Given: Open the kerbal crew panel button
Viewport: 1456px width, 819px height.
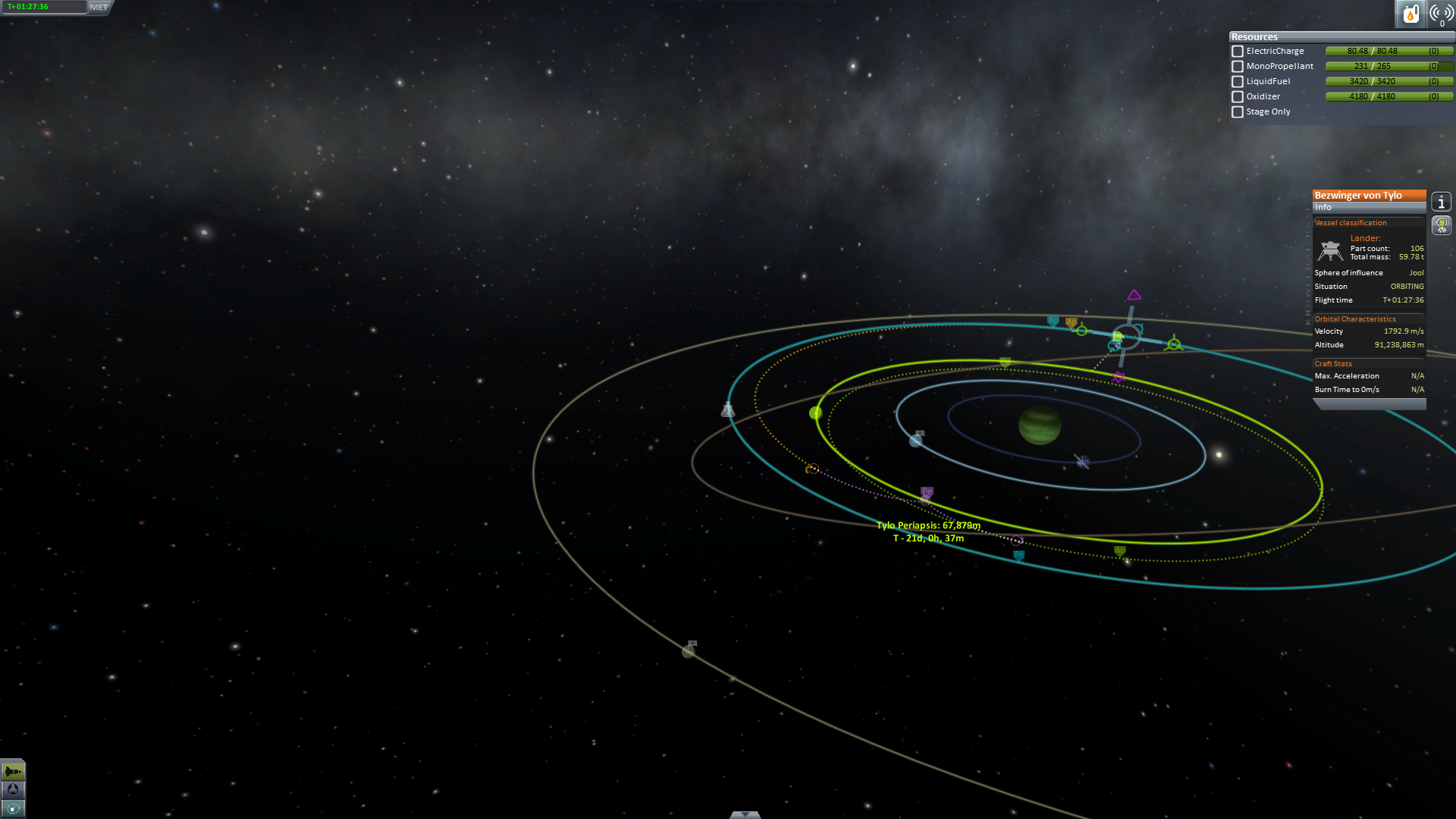Looking at the screenshot, I should point(1441,225).
